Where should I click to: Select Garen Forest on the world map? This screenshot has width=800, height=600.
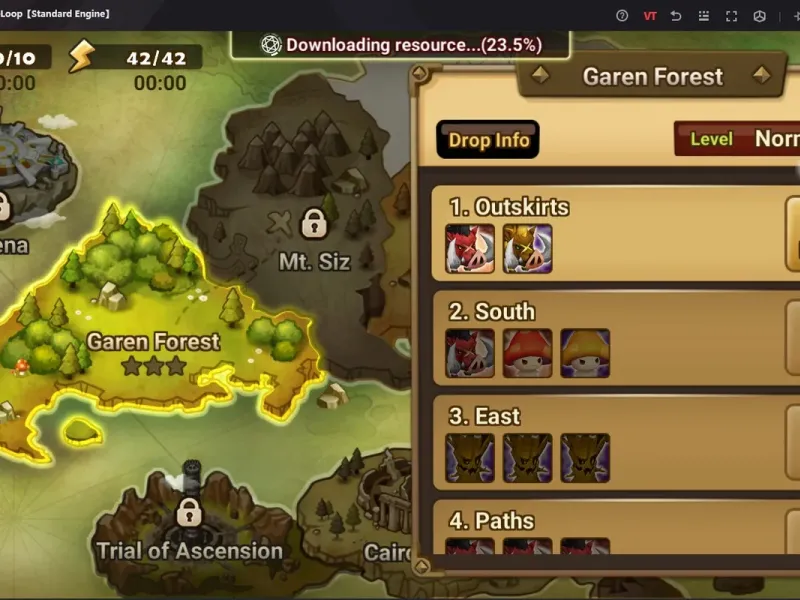click(153, 343)
